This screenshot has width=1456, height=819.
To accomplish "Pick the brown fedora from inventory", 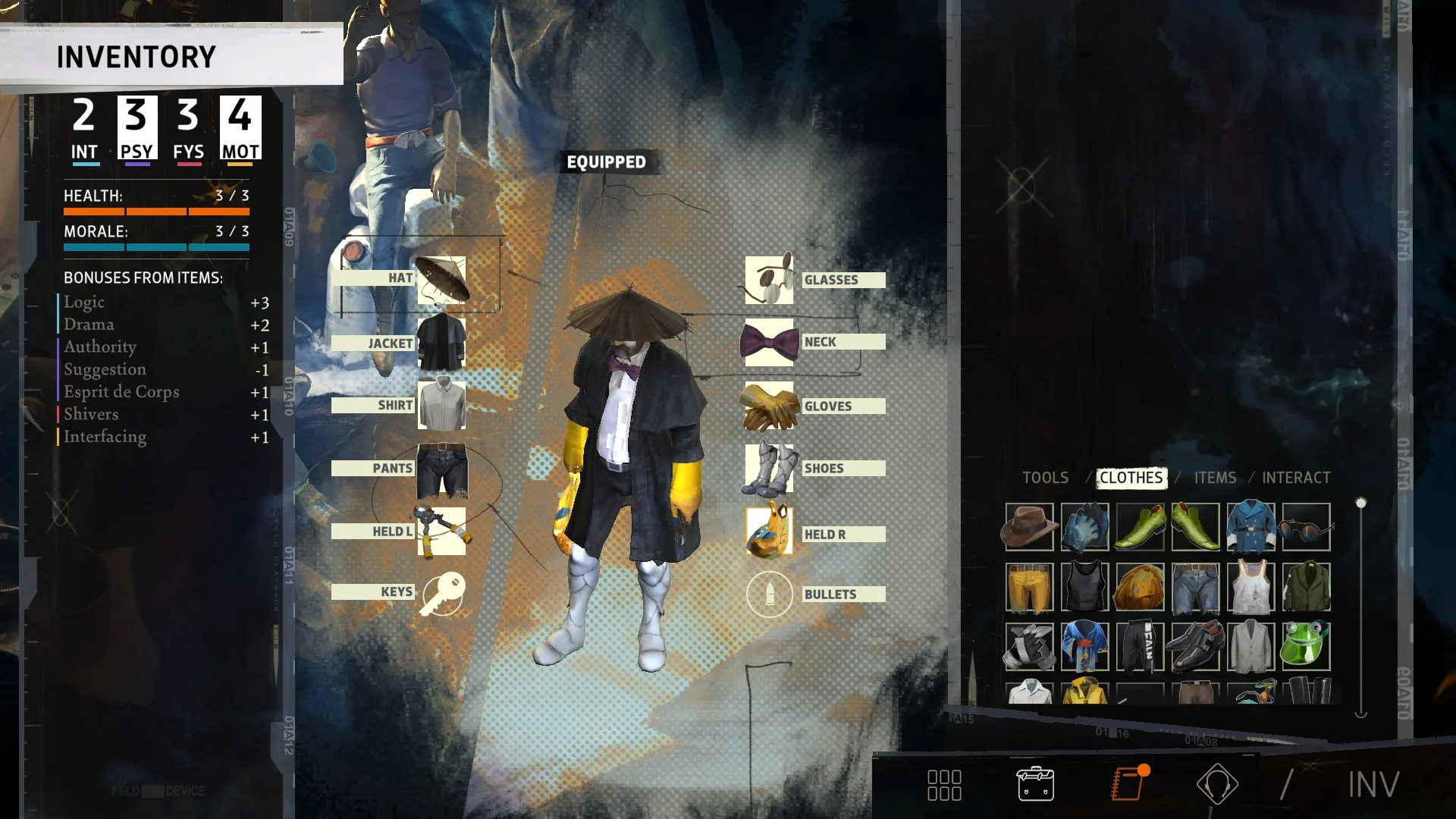I will click(x=1029, y=527).
